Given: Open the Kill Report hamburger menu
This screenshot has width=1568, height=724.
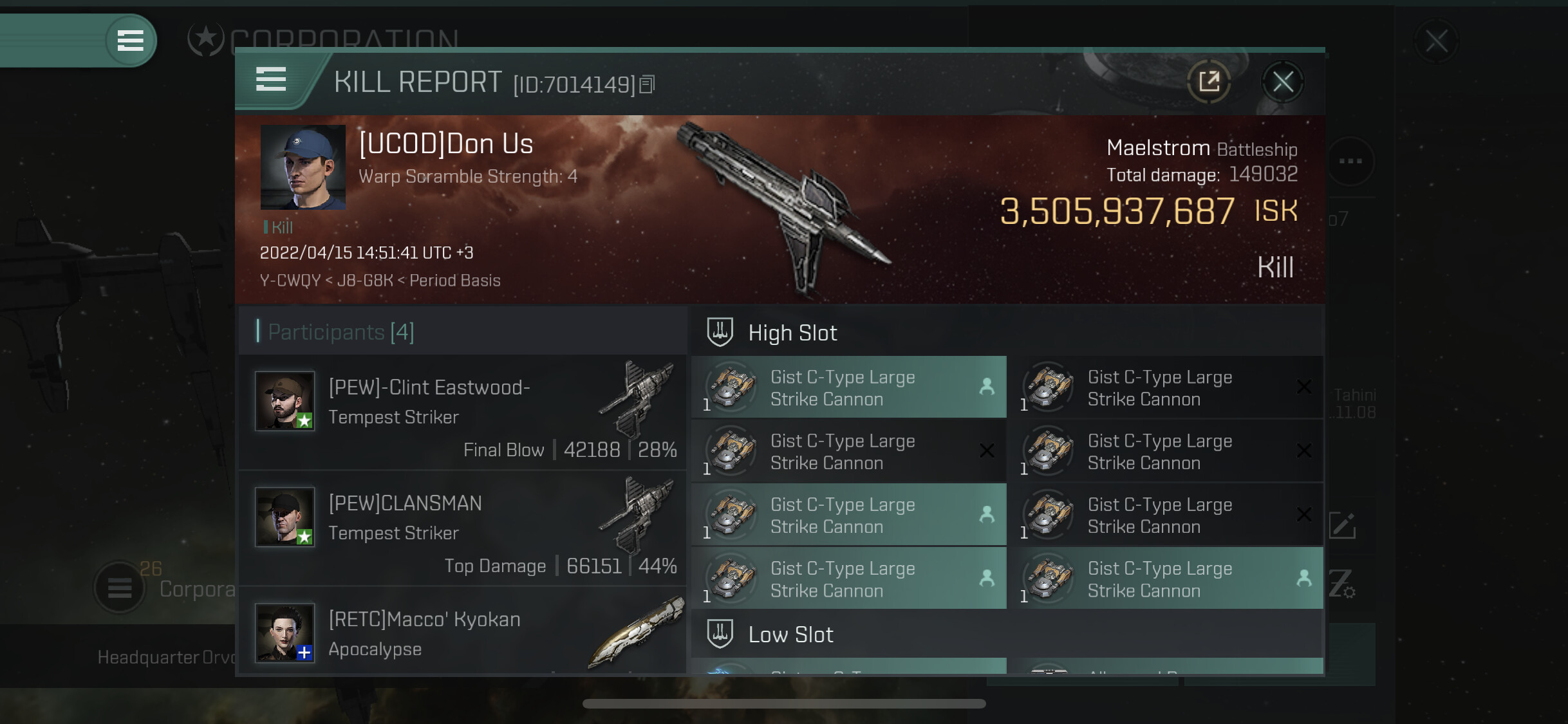Looking at the screenshot, I should (271, 80).
